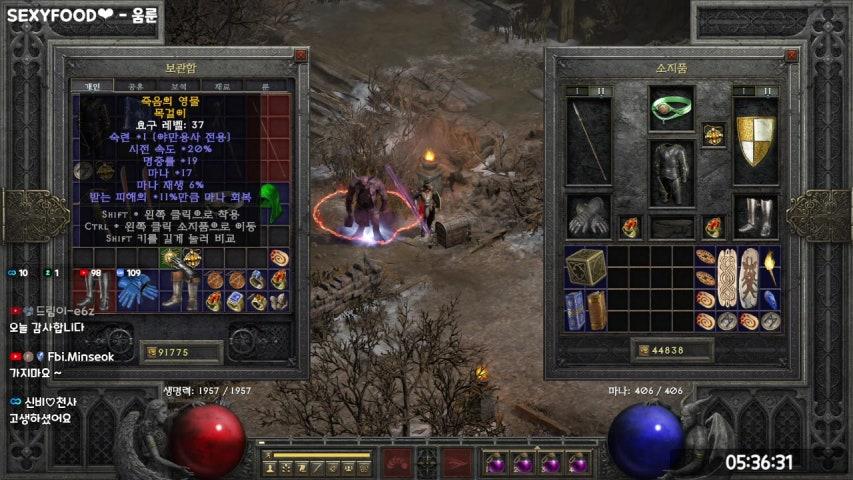853x480 pixels.
Task: Close the inventory panel
Action: point(792,57)
